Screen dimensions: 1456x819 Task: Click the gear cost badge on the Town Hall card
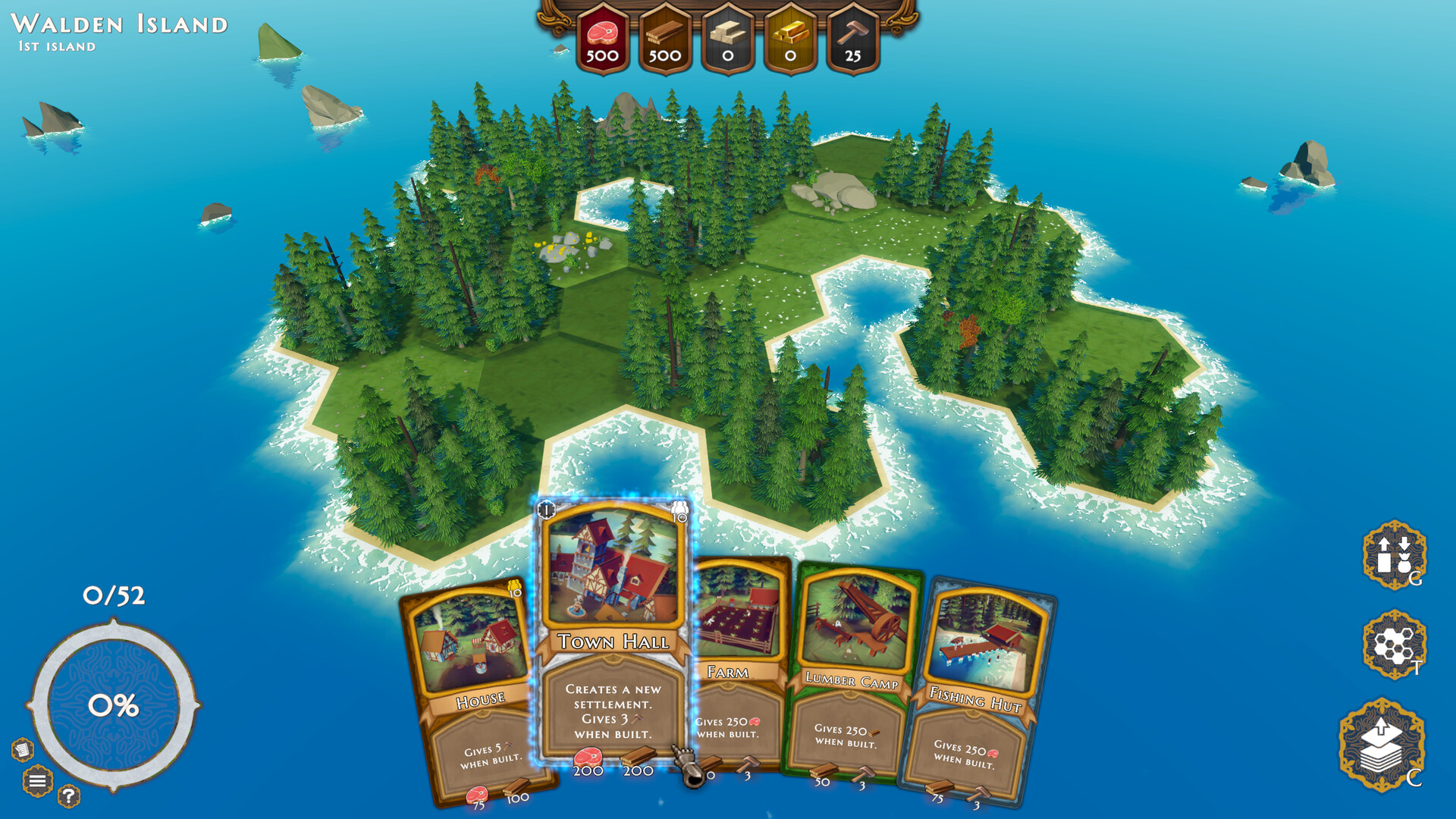(x=547, y=510)
